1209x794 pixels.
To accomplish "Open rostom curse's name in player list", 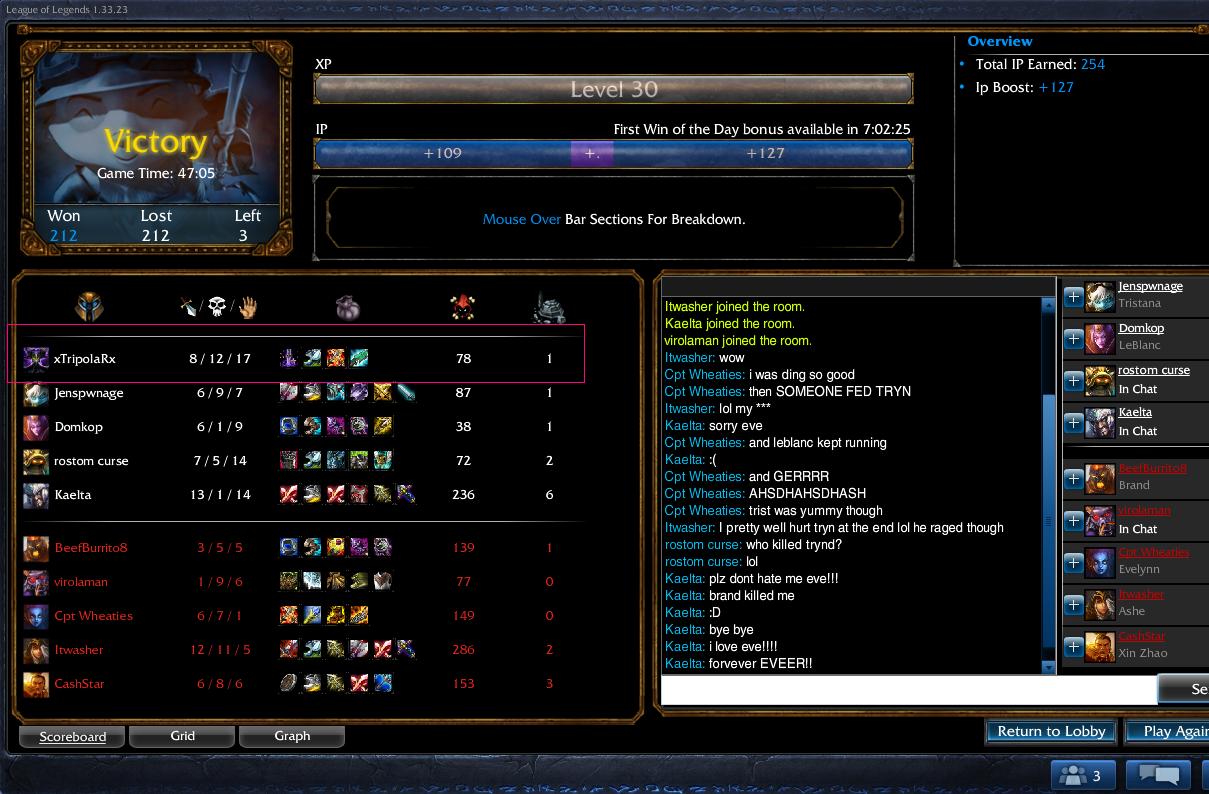I will (1153, 370).
